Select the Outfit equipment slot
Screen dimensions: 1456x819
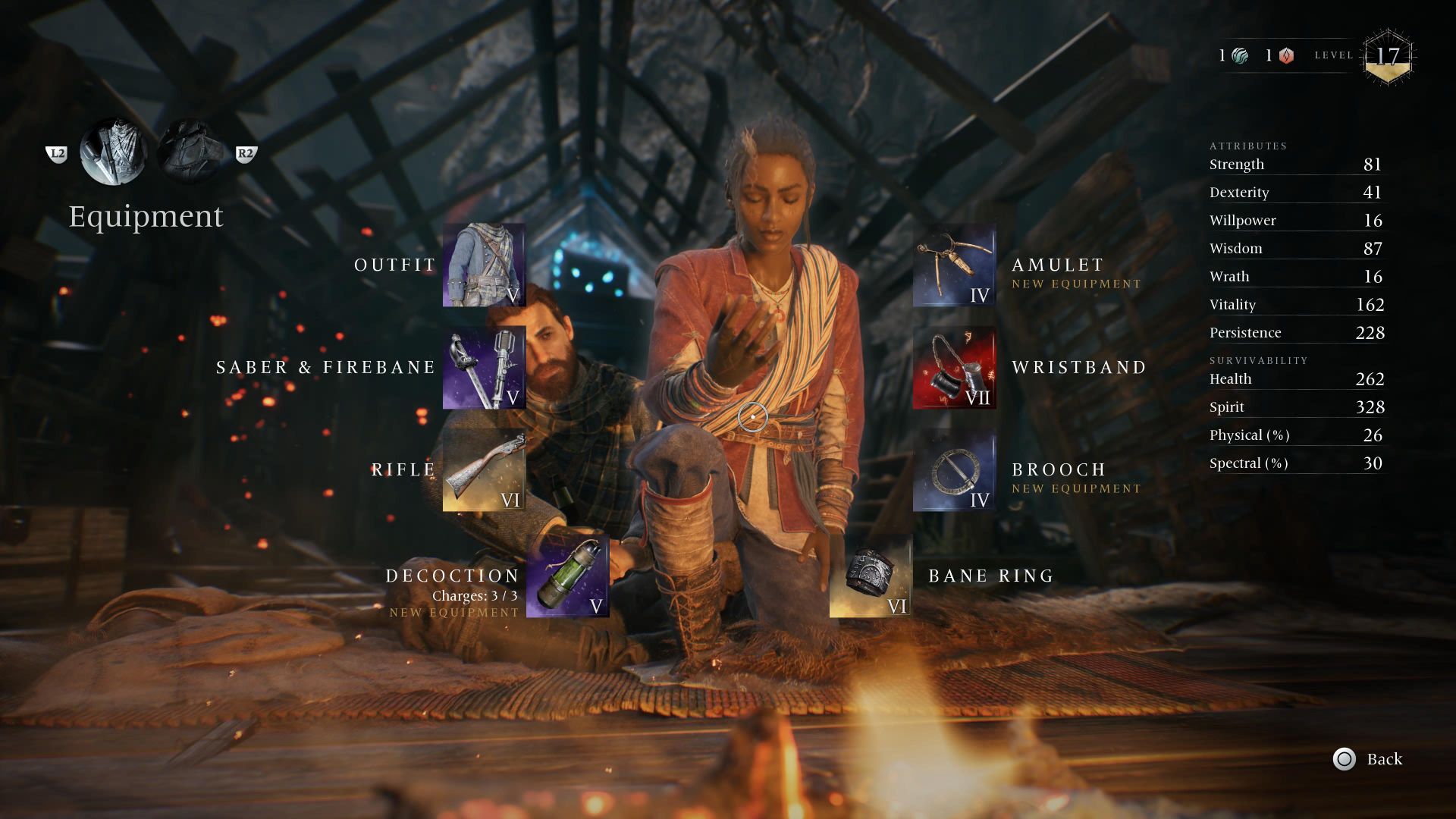pyautogui.click(x=484, y=265)
